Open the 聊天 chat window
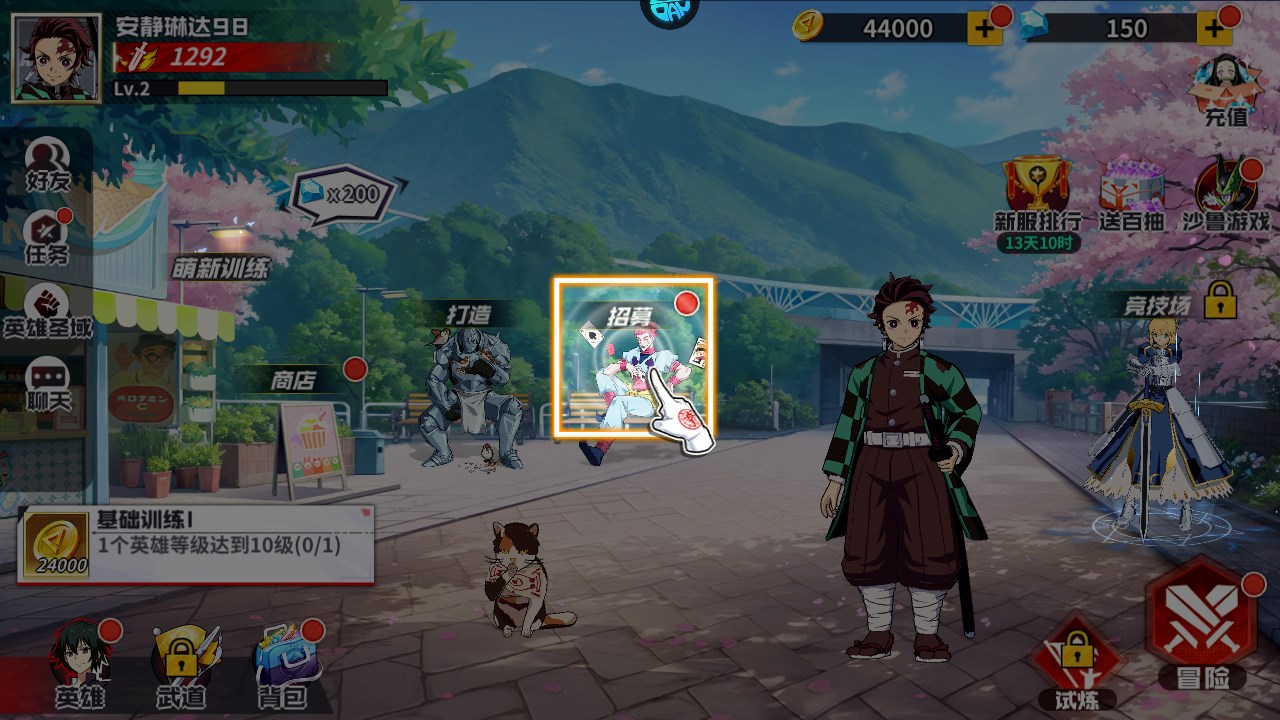1280x720 pixels. (x=47, y=385)
